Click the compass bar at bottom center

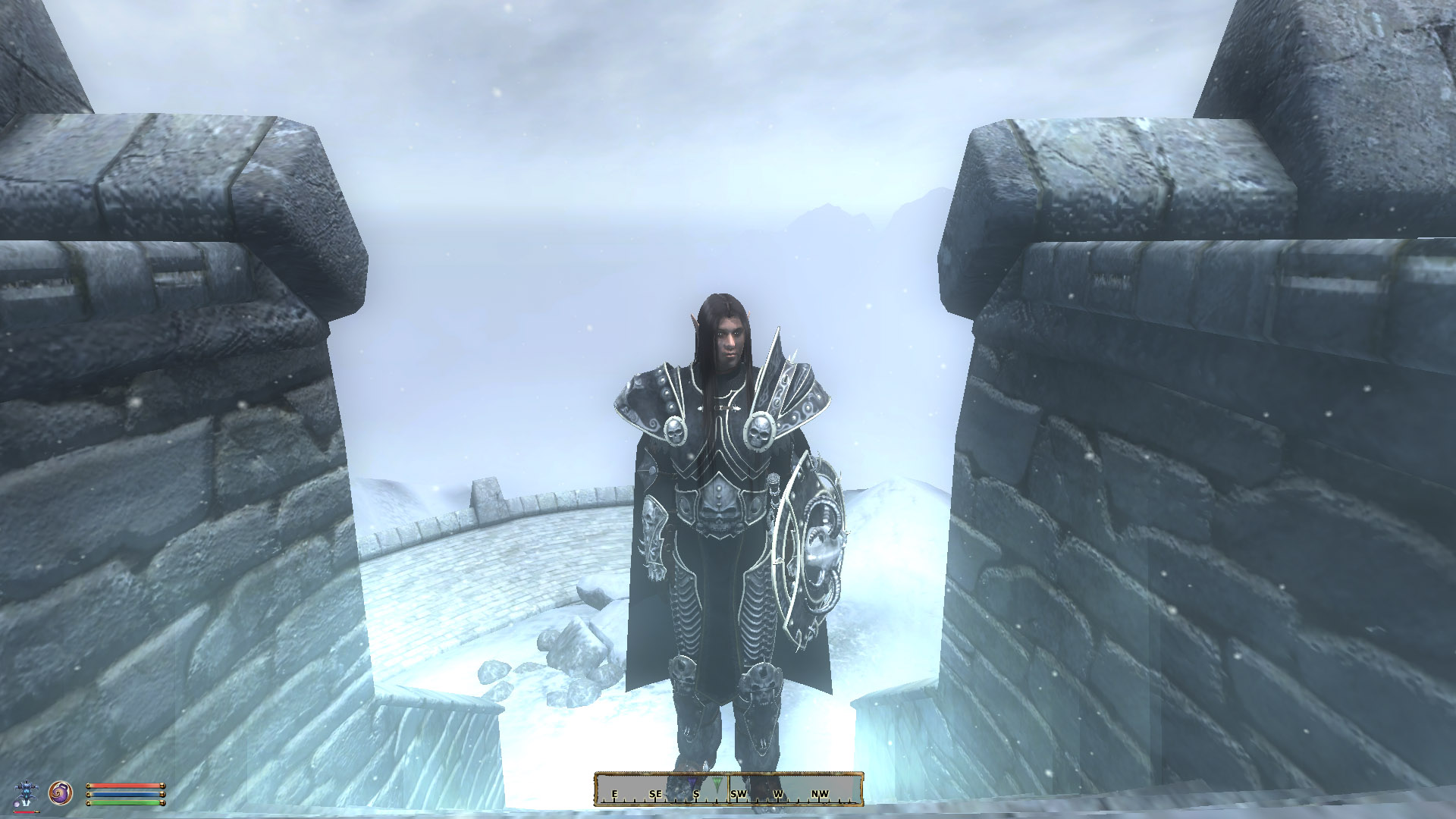point(728,791)
